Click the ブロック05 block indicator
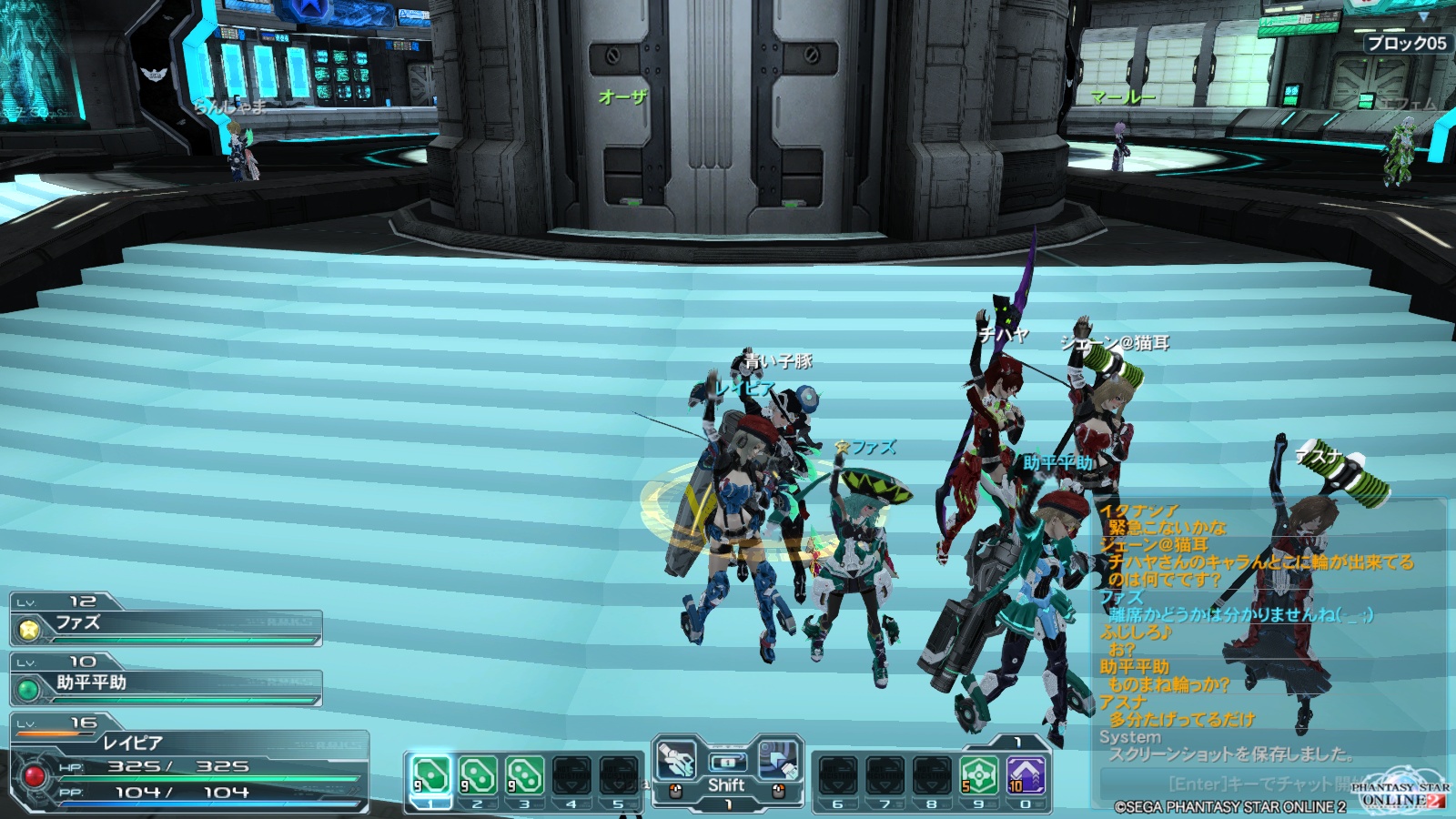Image resolution: width=1456 pixels, height=819 pixels. (x=1406, y=43)
